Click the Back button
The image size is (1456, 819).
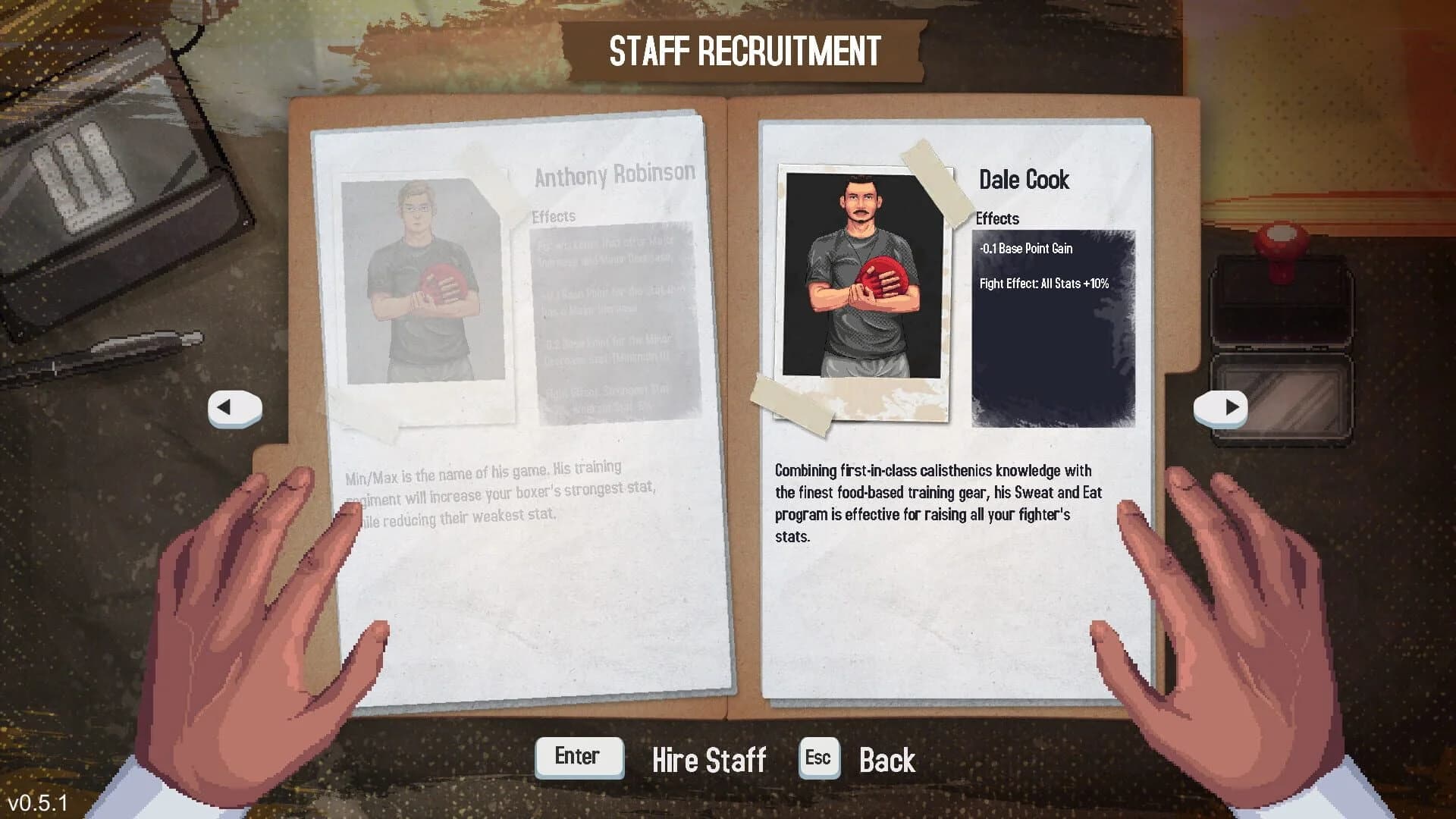click(x=886, y=760)
